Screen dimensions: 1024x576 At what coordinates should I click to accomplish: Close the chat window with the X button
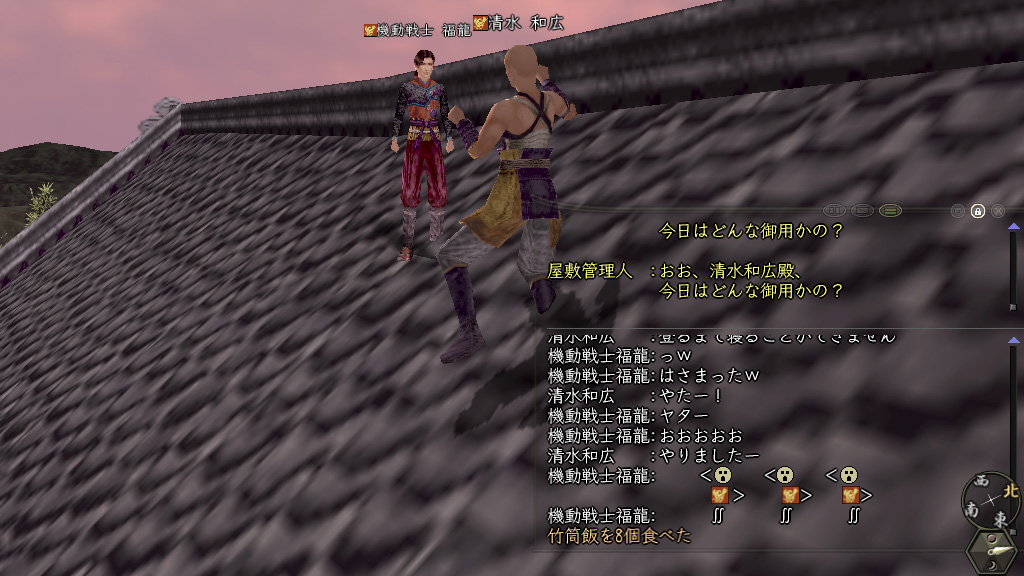coord(997,211)
